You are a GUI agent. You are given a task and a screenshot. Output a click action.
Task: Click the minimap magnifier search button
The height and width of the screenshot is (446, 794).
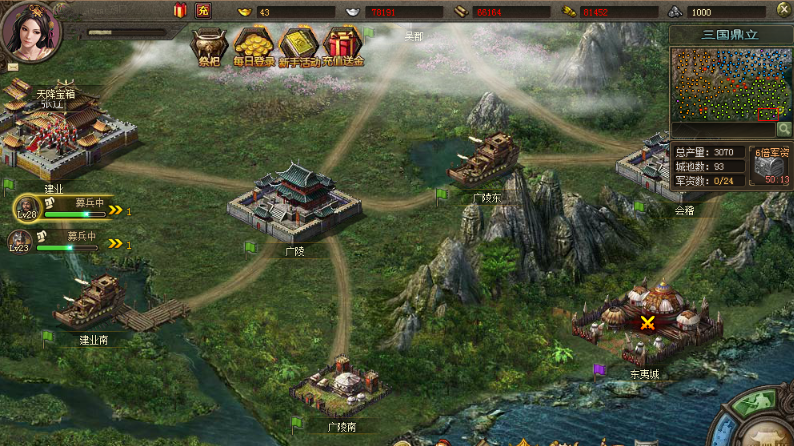785,129
